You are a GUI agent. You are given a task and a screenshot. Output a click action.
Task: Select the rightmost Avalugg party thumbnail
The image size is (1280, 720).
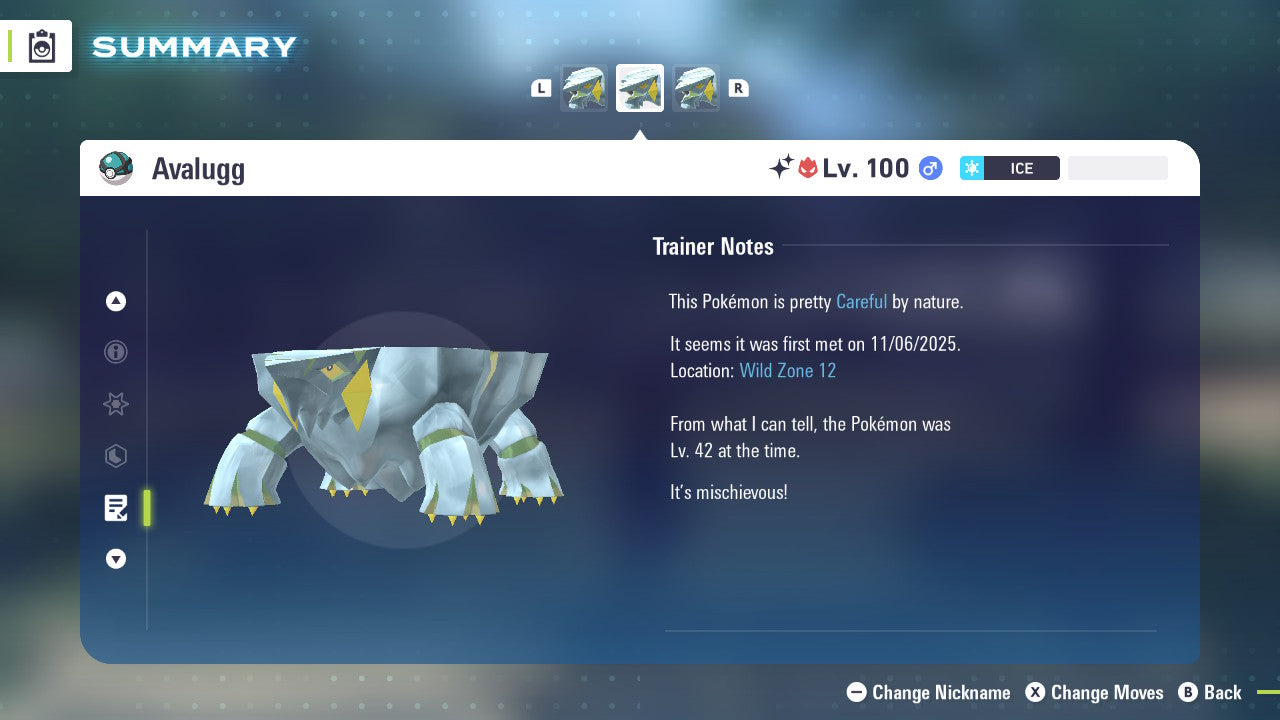click(696, 88)
